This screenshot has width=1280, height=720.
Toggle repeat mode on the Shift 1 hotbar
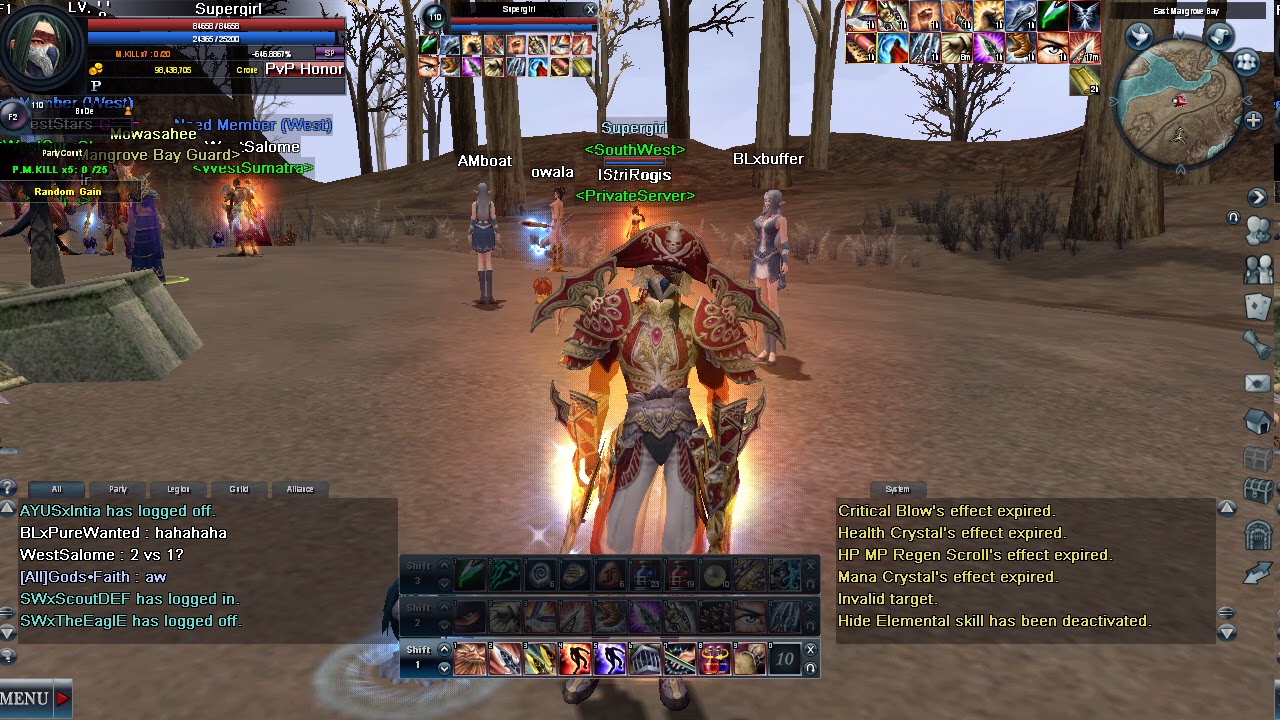pyautogui.click(x=810, y=669)
